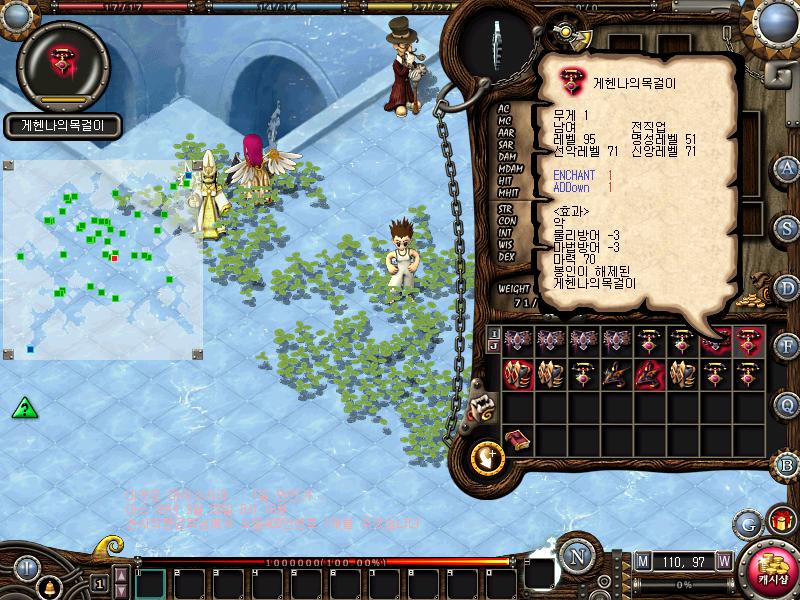Click the round B side button
Viewport: 800px width, 600px height.
click(787, 464)
